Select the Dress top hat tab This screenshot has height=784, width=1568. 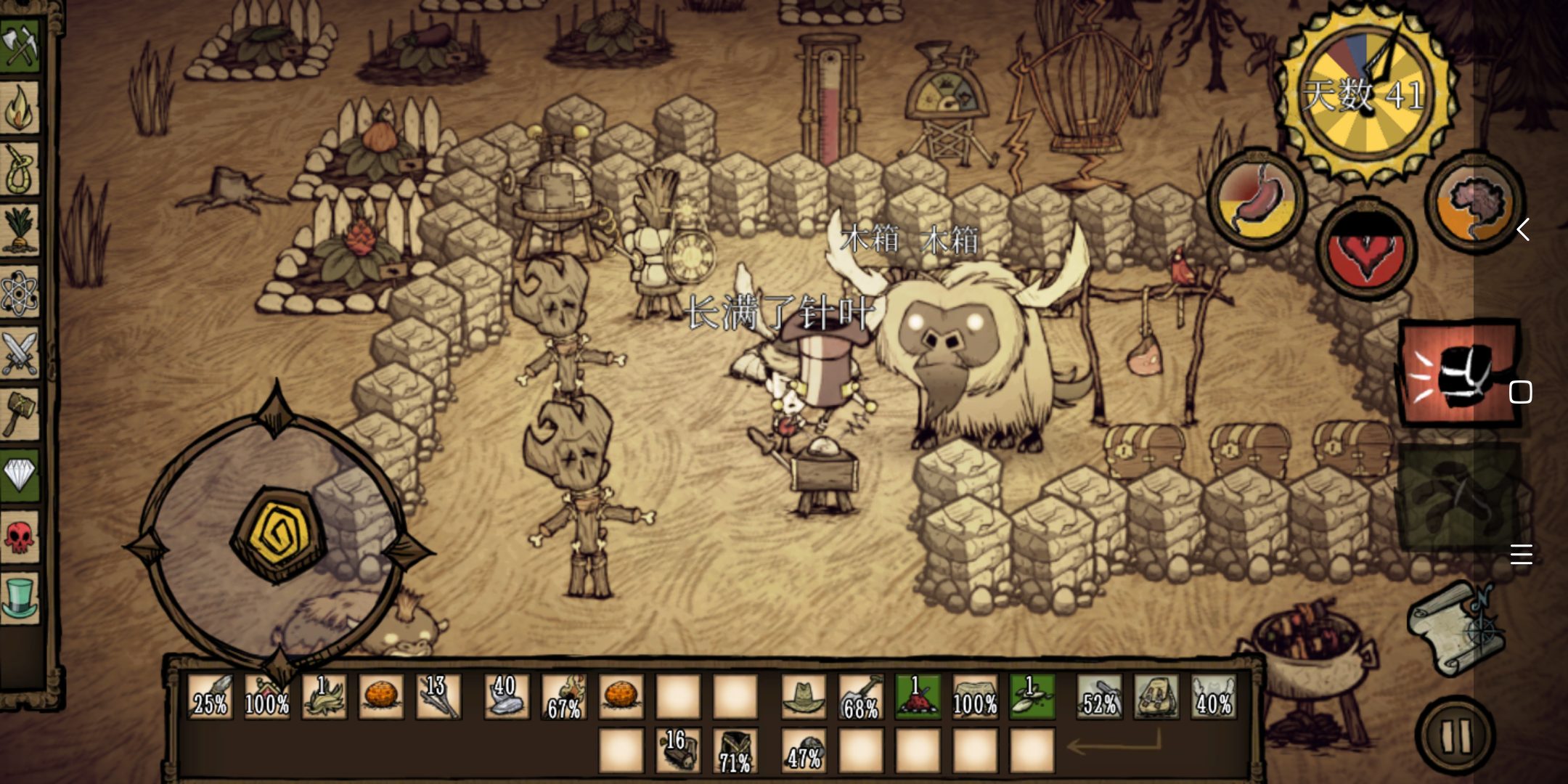(x=20, y=597)
